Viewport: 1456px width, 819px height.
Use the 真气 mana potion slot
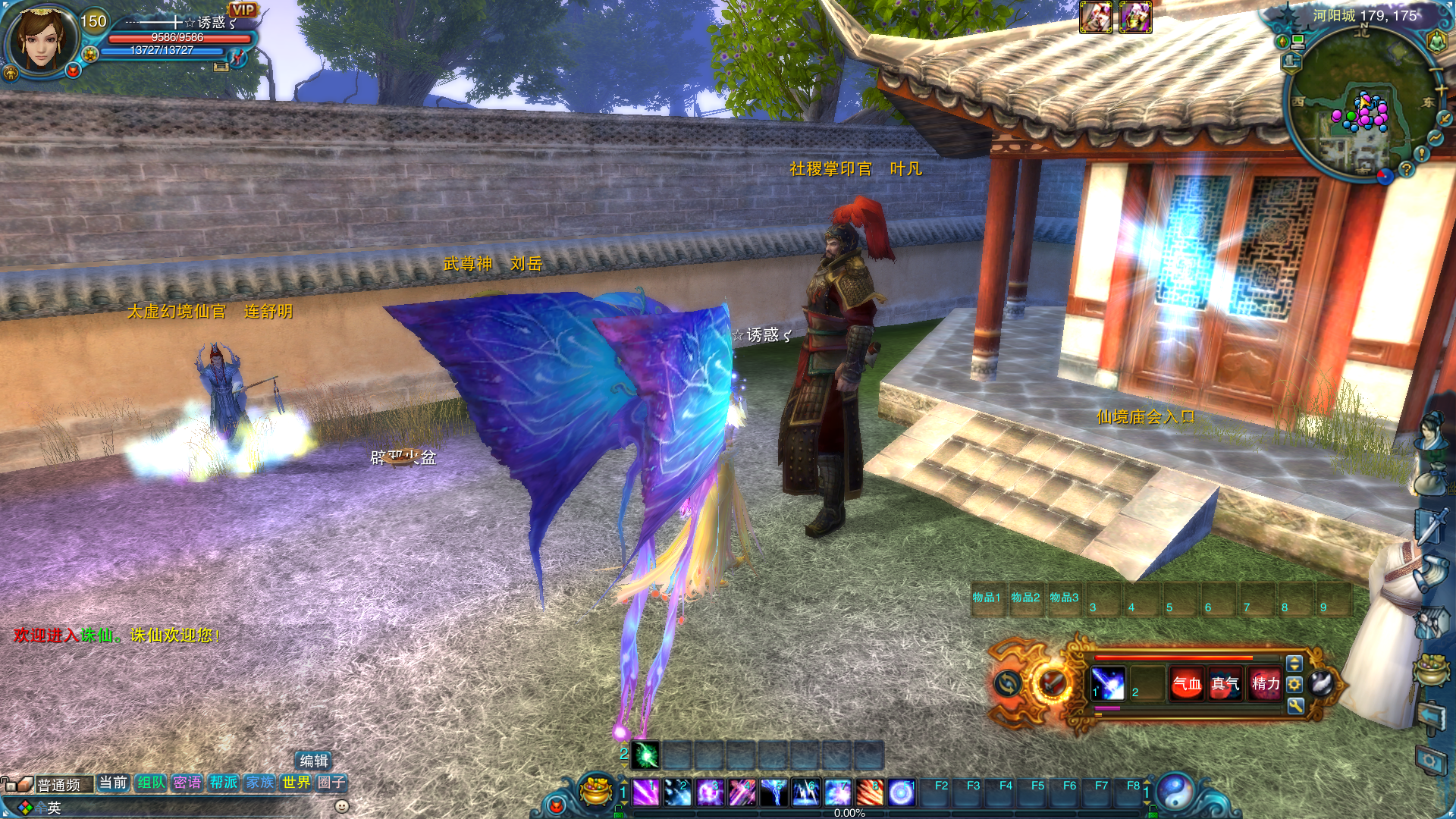1225,684
